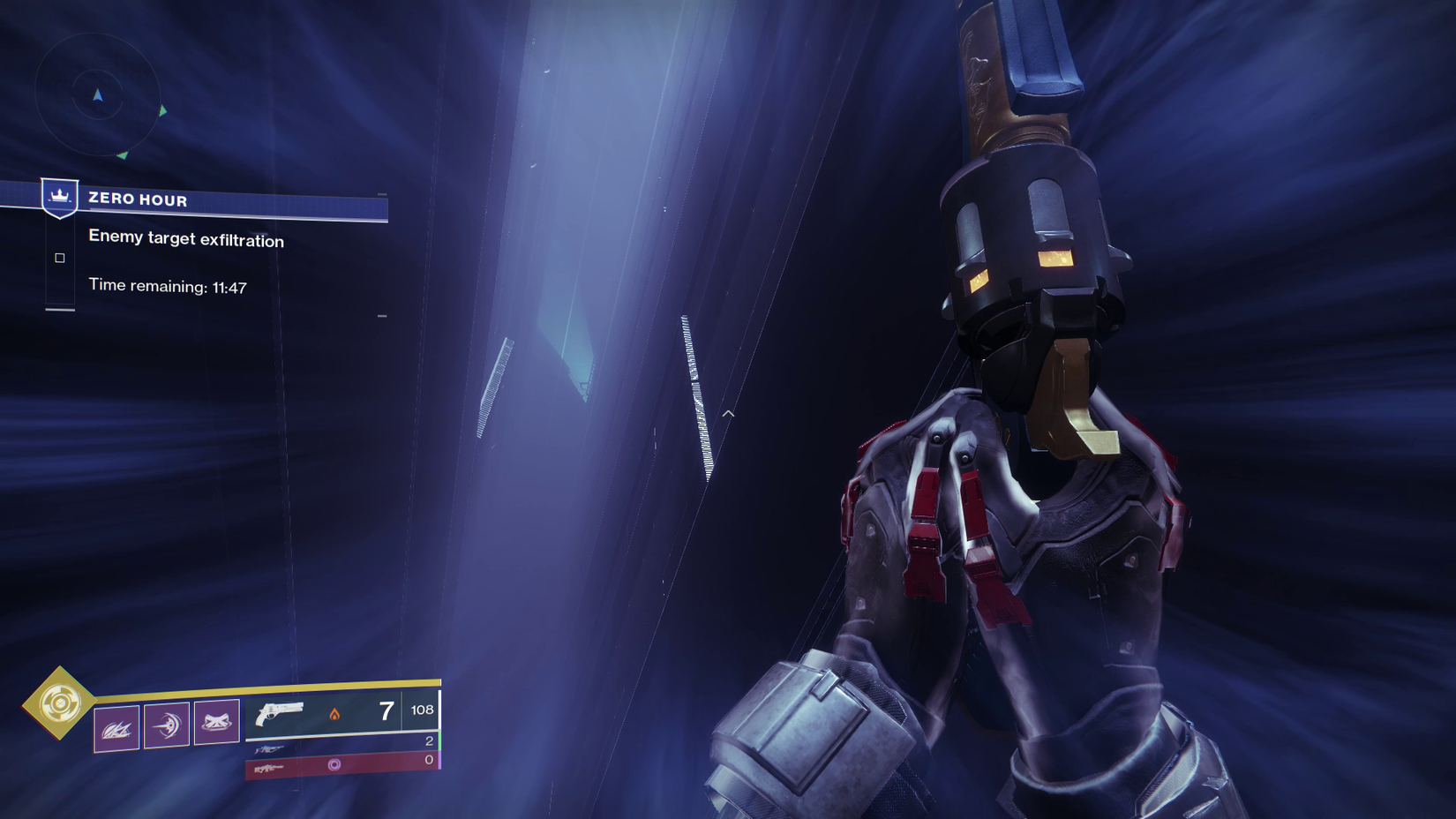Click the crown icon on the Zero Hour banner

[x=57, y=198]
